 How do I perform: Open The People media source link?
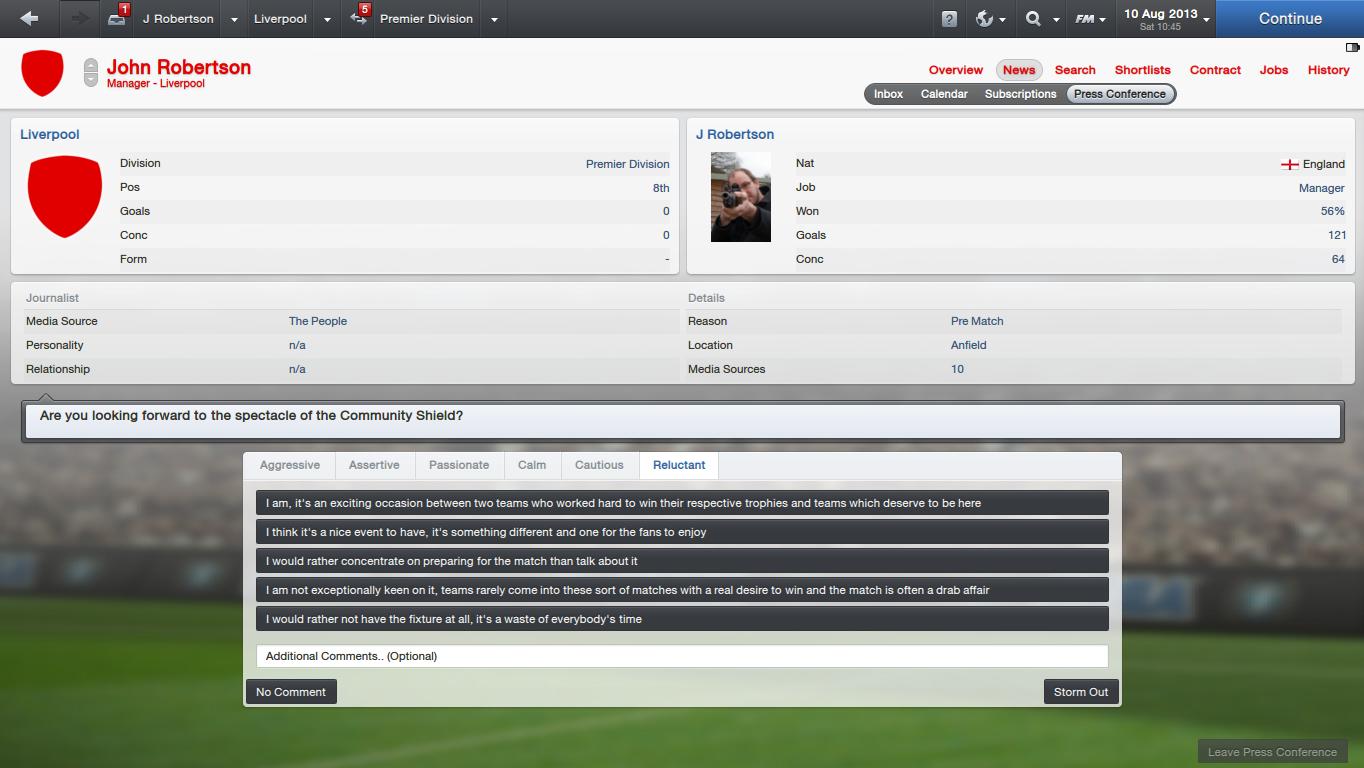pos(318,321)
